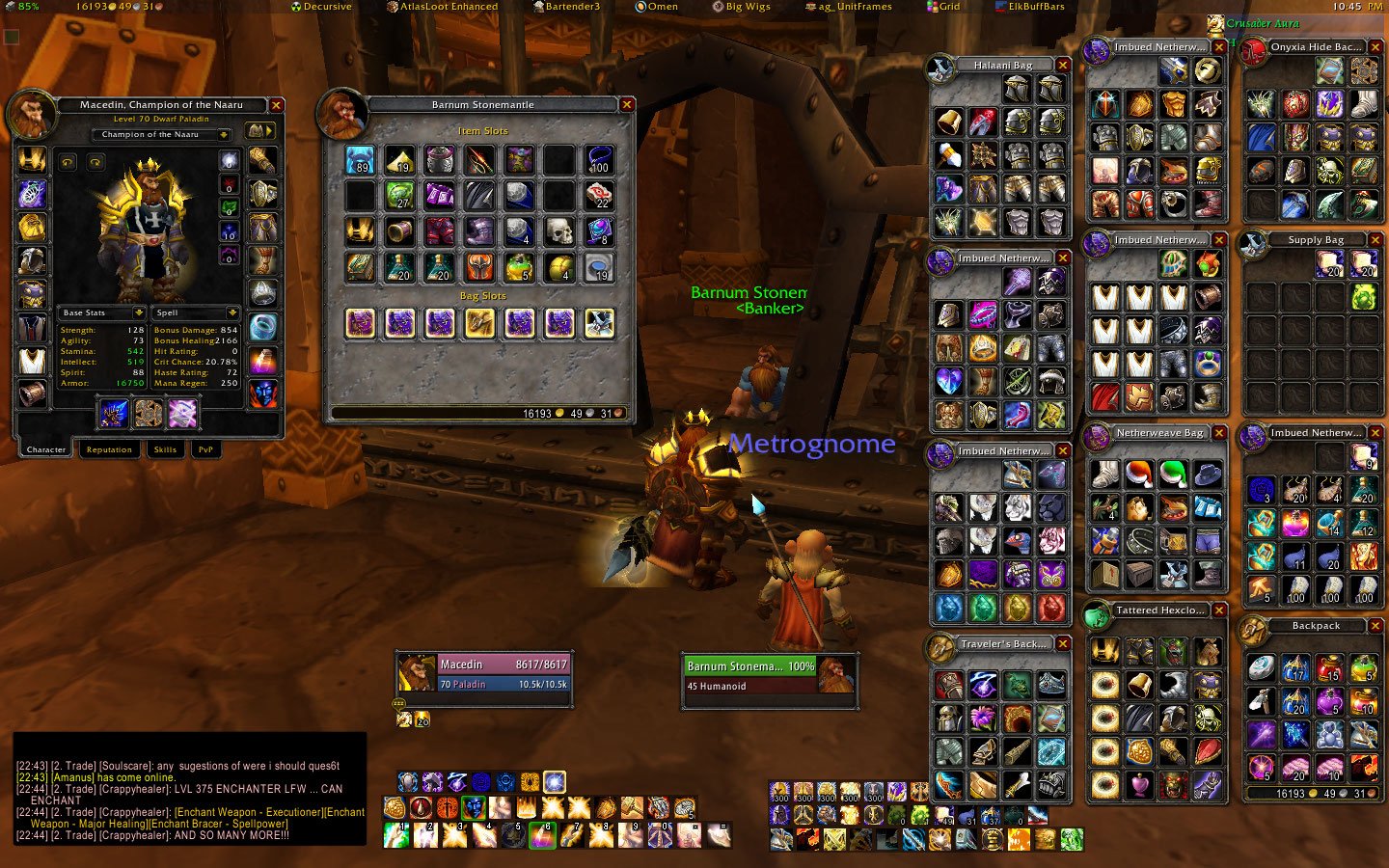Close the Onyxia Hide Backpack
Viewport: 1389px width, 868px height.
[1375, 46]
